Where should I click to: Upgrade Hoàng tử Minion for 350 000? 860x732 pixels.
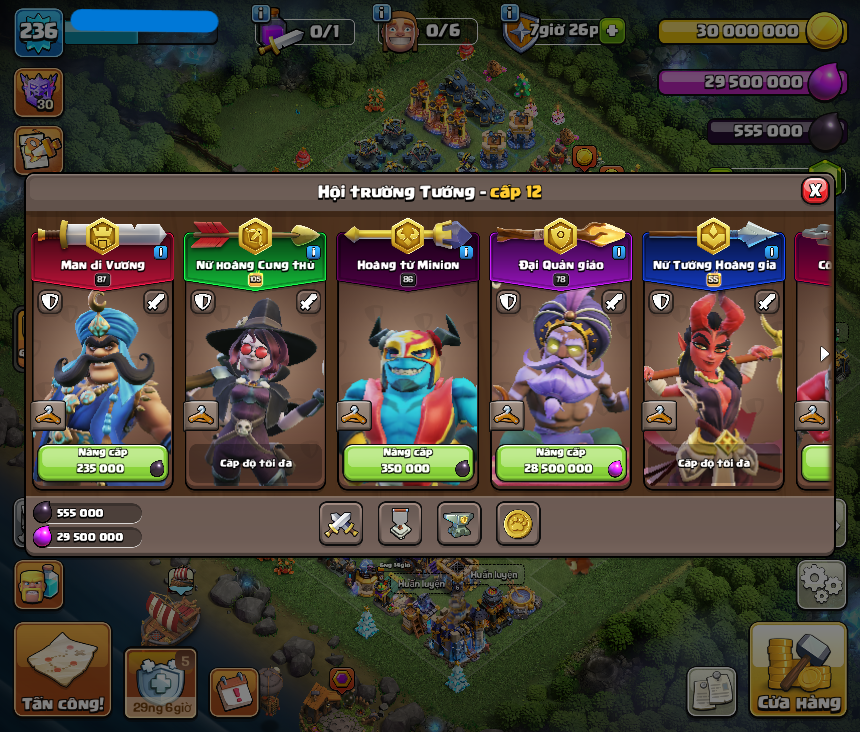tap(408, 462)
